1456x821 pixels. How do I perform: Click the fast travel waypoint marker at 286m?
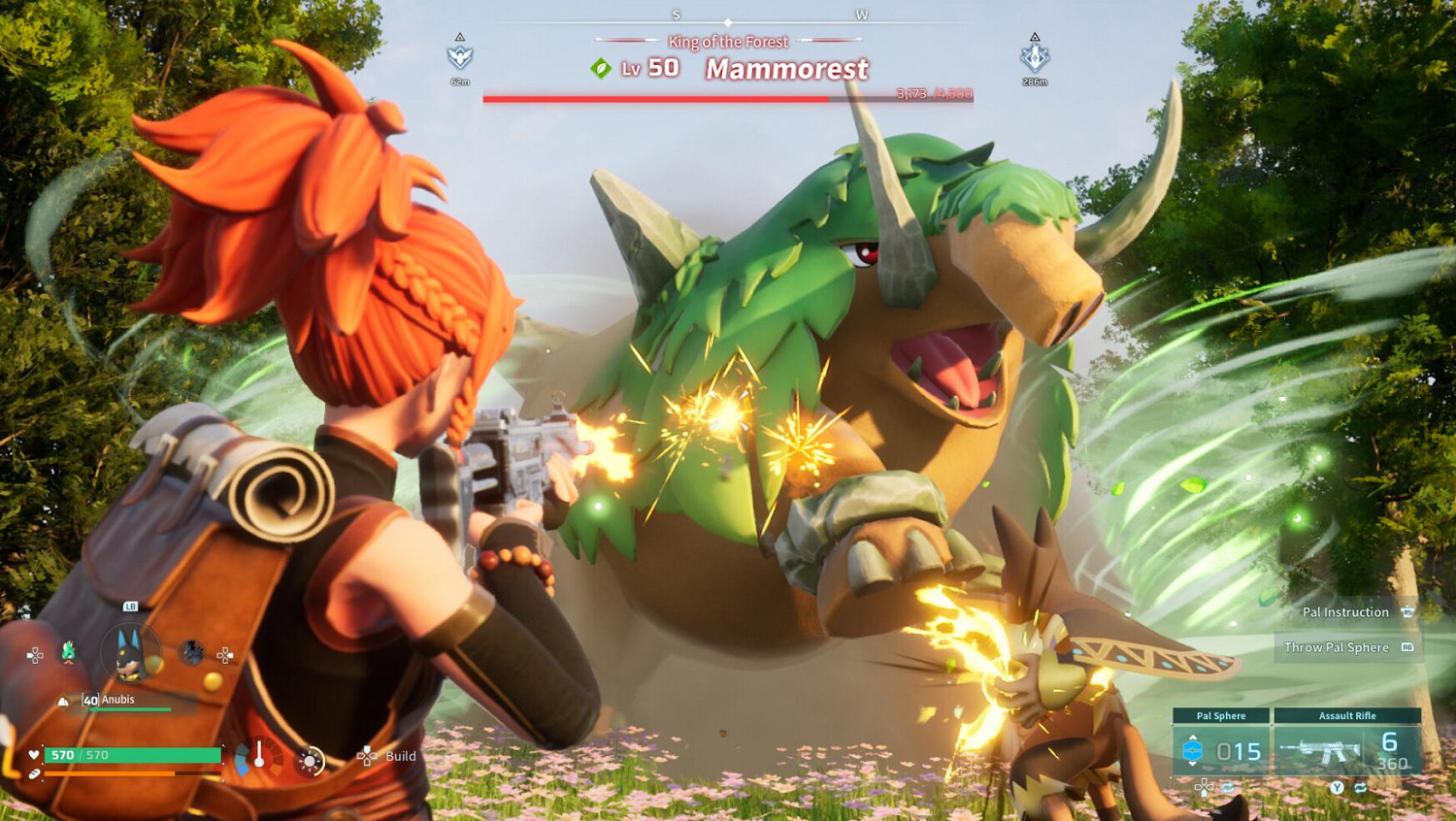[1033, 56]
